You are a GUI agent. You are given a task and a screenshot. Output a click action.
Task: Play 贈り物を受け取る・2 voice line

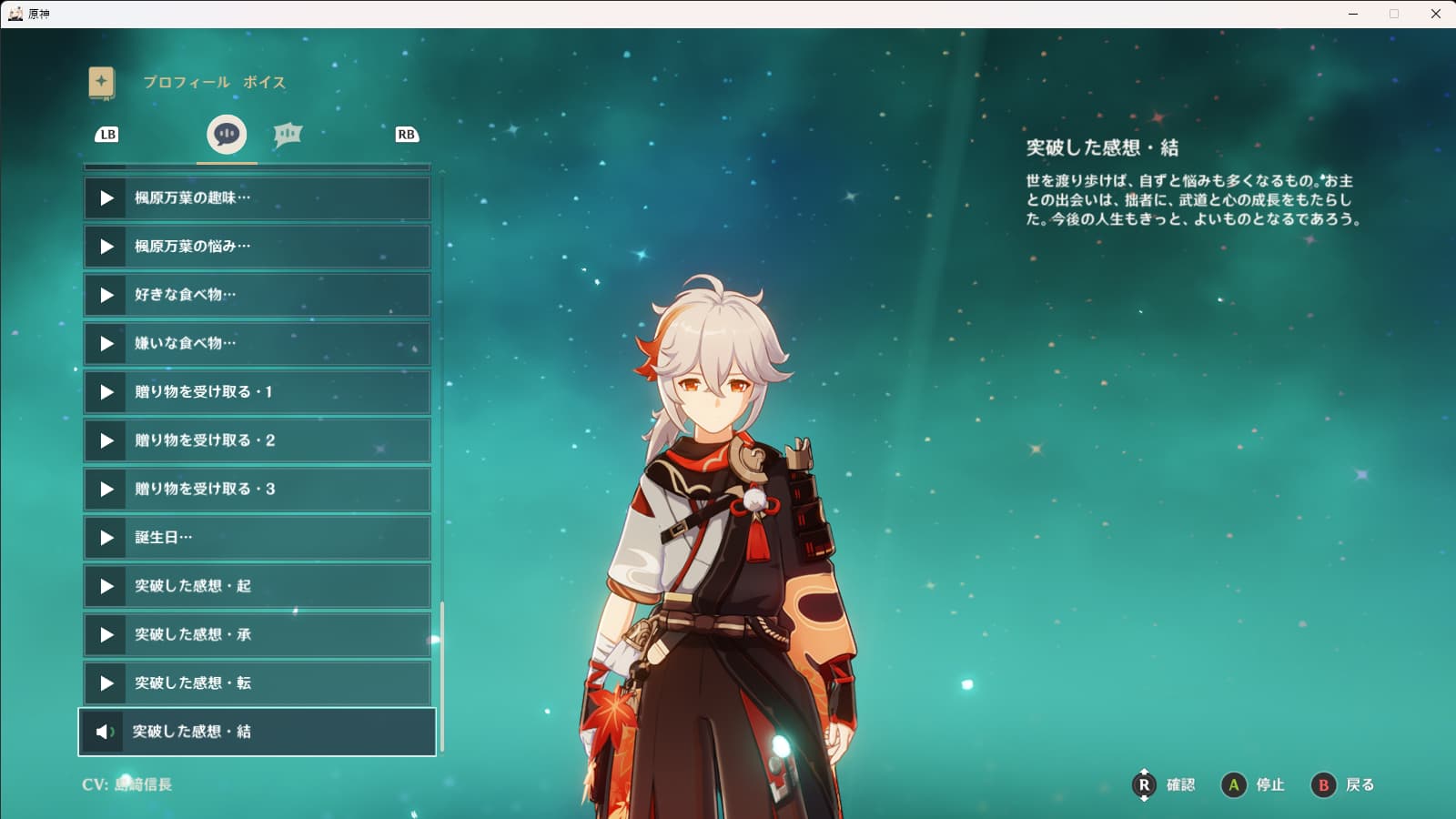(x=257, y=440)
